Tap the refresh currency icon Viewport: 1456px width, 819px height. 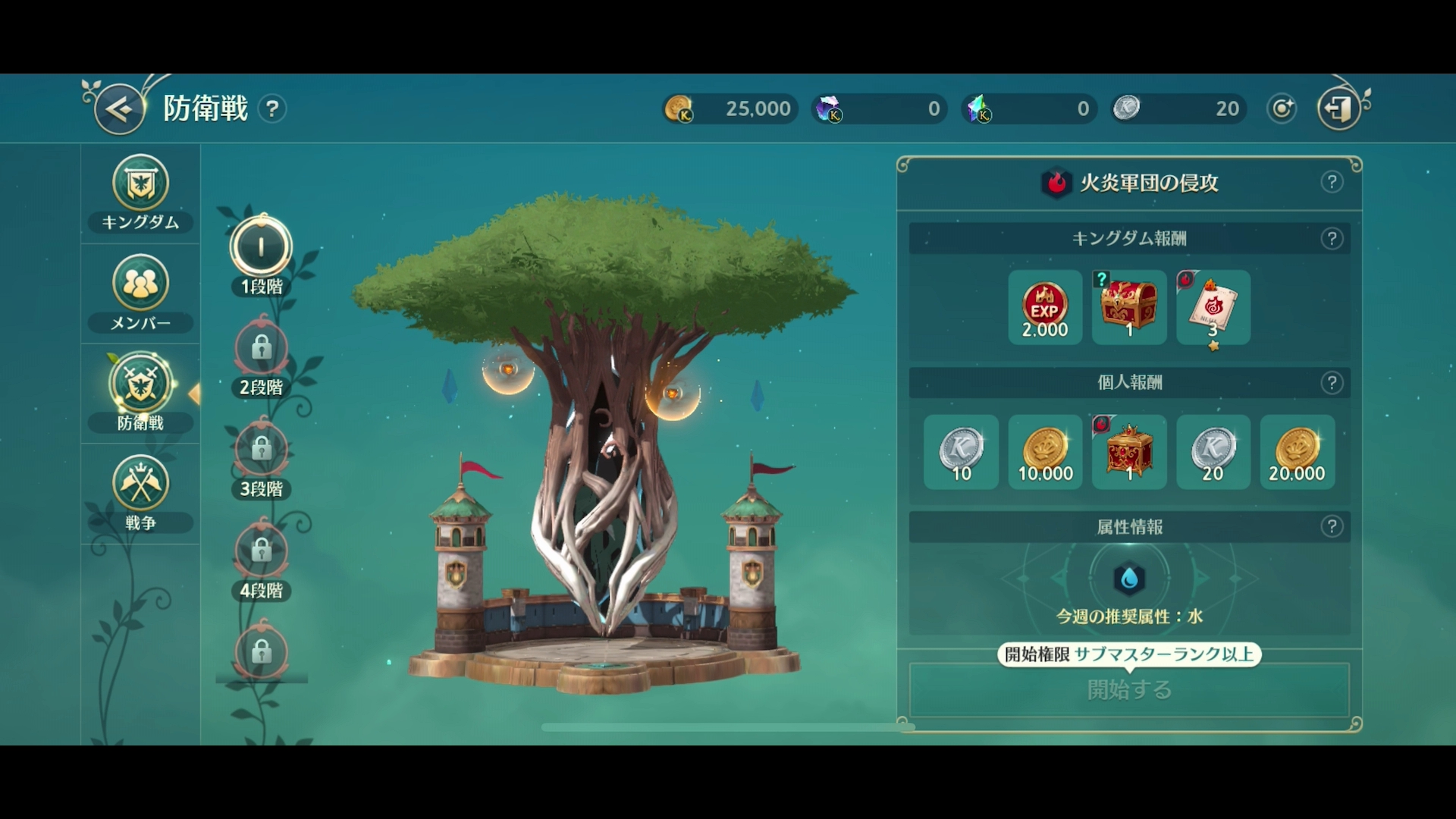click(x=1280, y=108)
